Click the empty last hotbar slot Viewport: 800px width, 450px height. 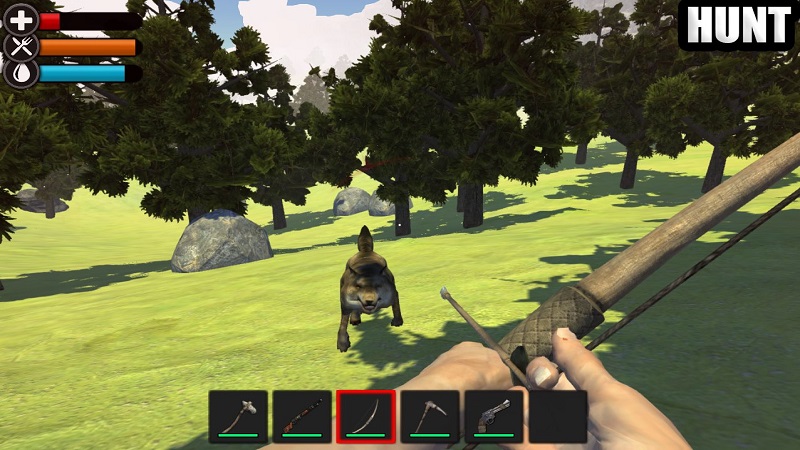[x=557, y=416]
